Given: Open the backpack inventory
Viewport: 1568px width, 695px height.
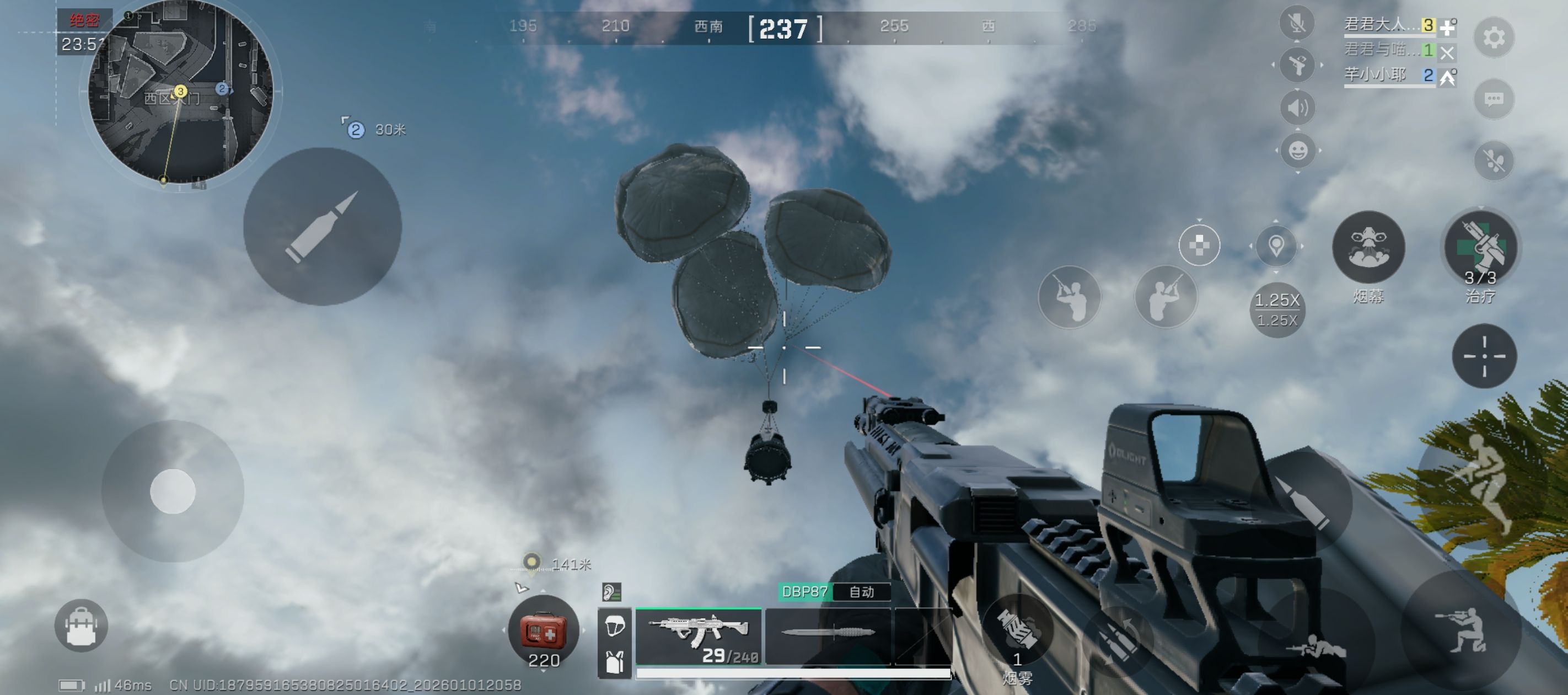Looking at the screenshot, I should (81, 625).
